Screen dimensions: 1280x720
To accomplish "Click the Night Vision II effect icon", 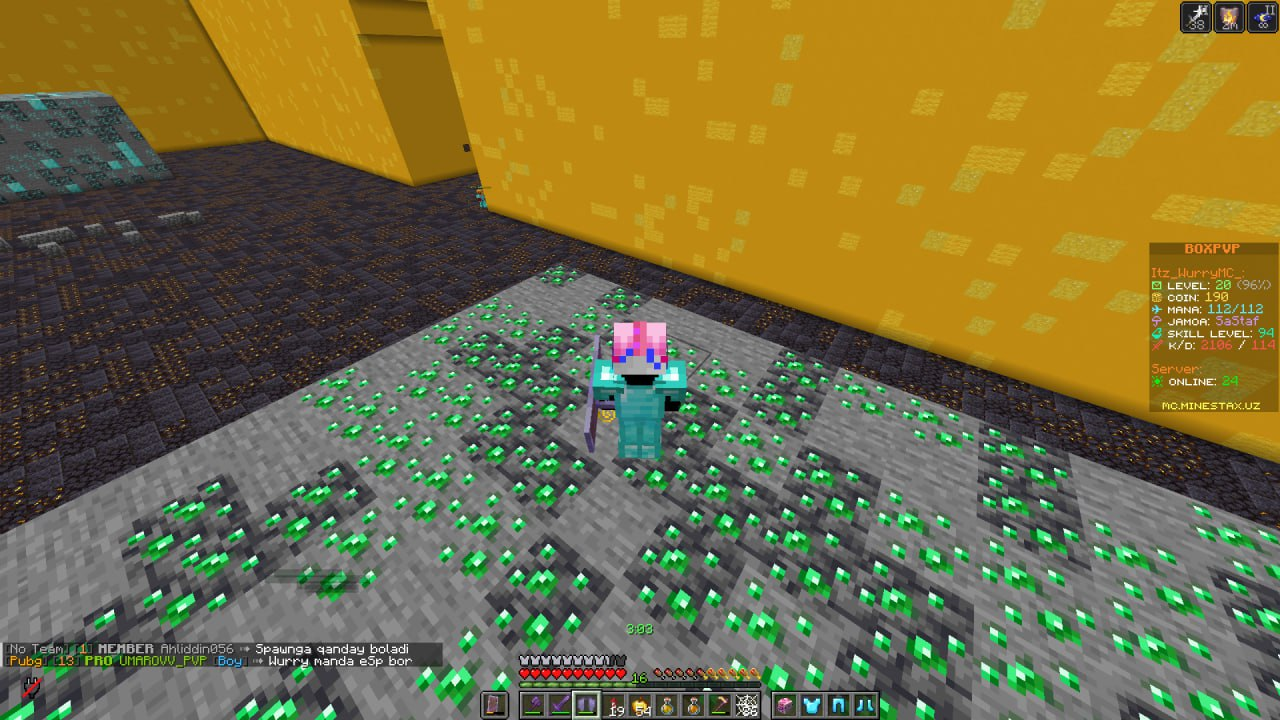I will [1262, 17].
